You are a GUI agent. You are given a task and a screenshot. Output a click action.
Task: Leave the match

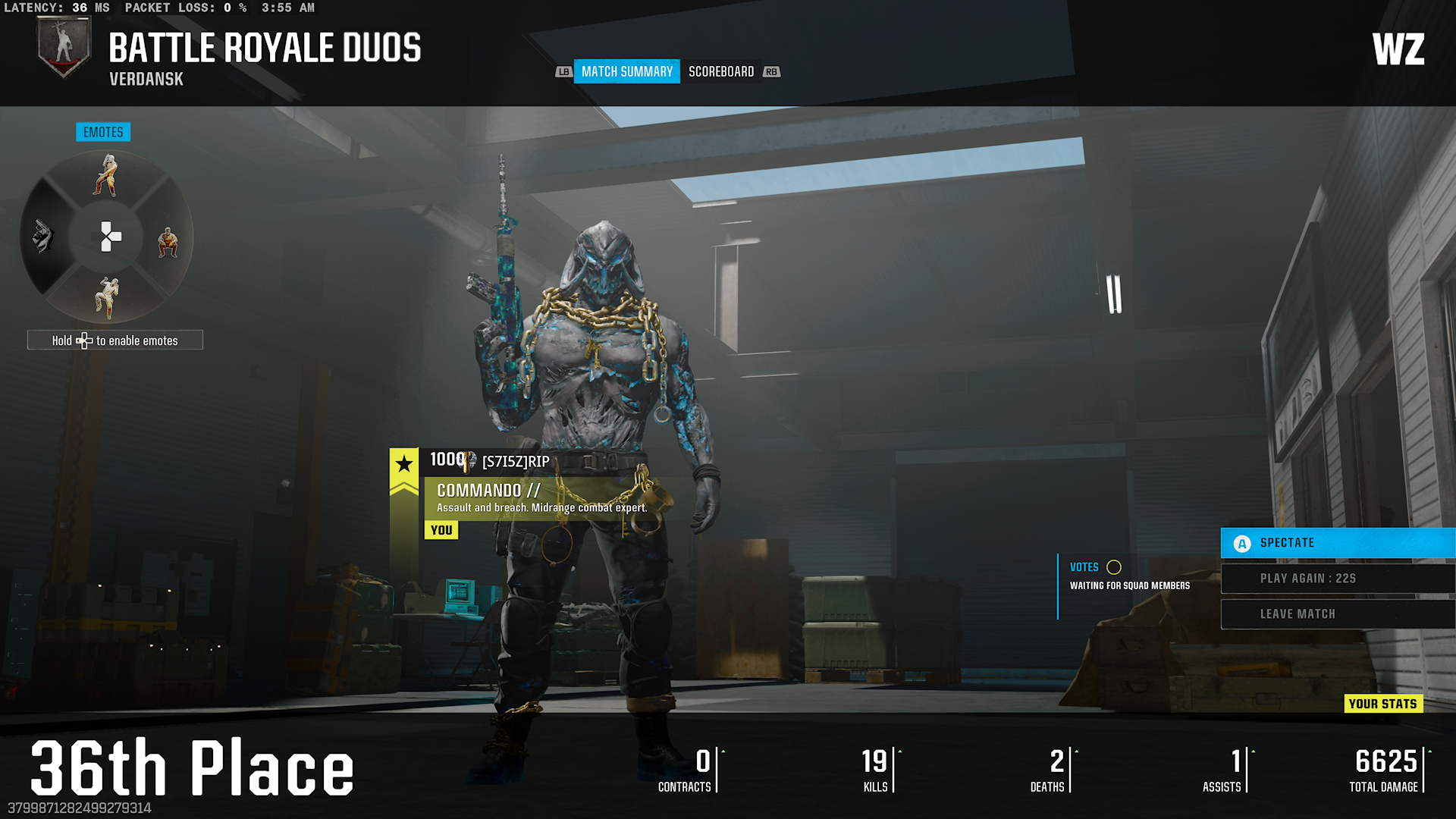point(1338,614)
